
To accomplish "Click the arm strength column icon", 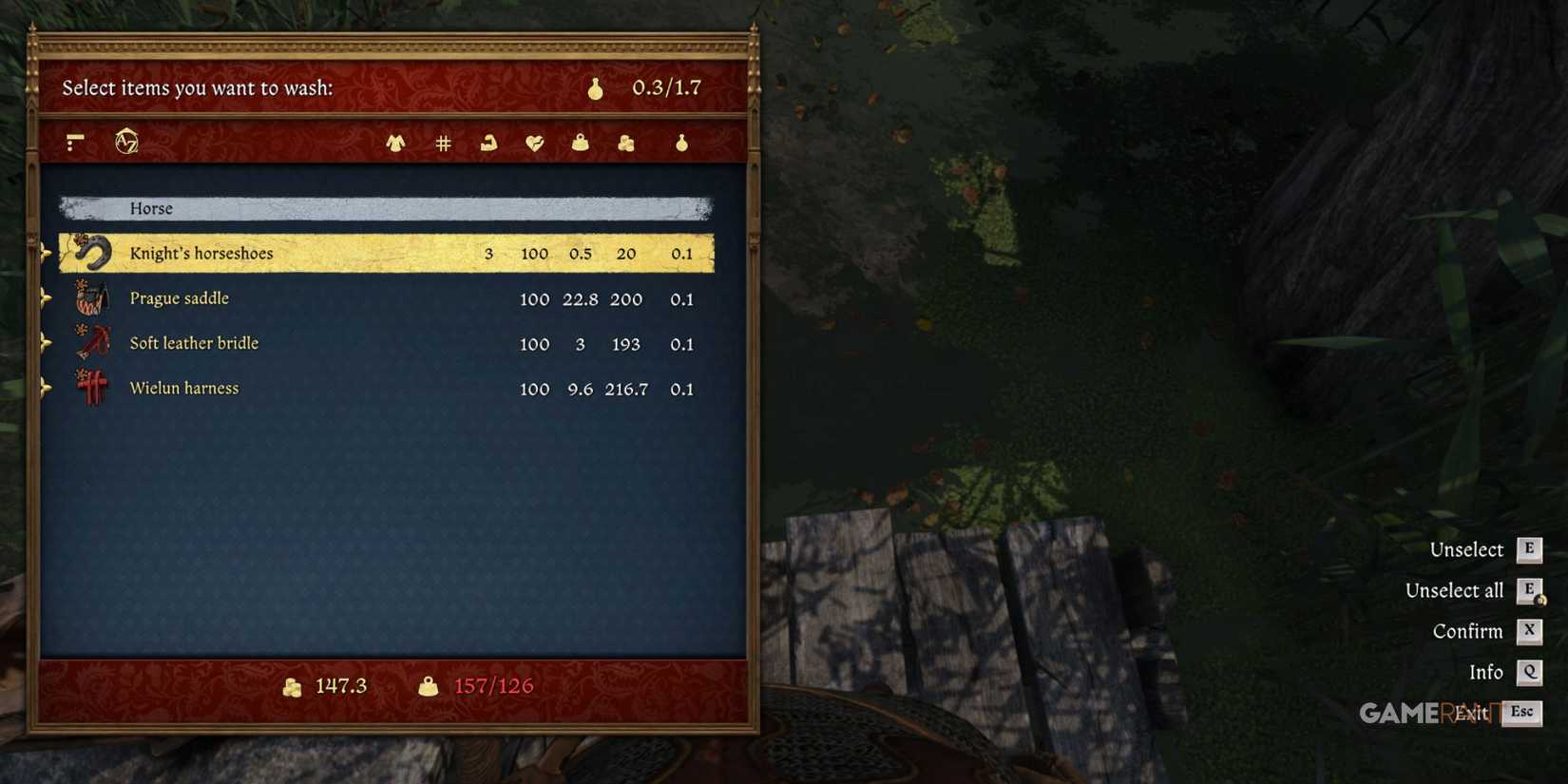I will pyautogui.click(x=488, y=143).
